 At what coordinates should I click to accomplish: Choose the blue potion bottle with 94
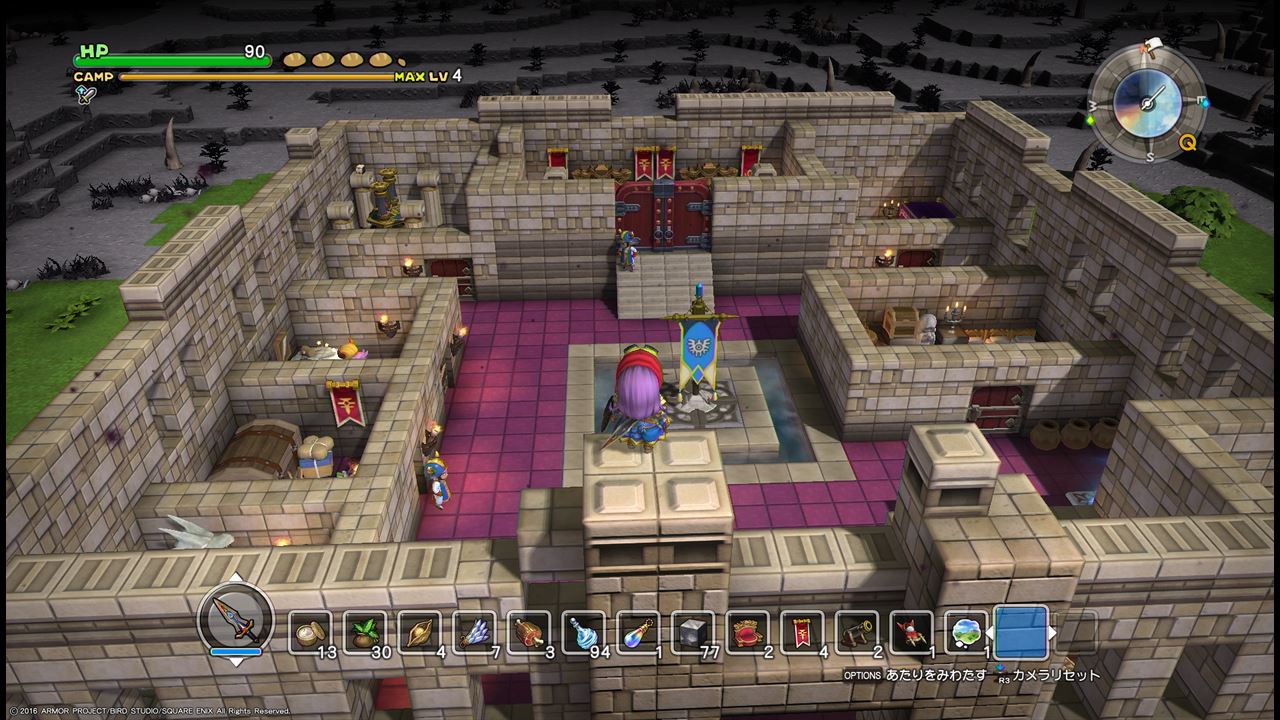pos(583,632)
